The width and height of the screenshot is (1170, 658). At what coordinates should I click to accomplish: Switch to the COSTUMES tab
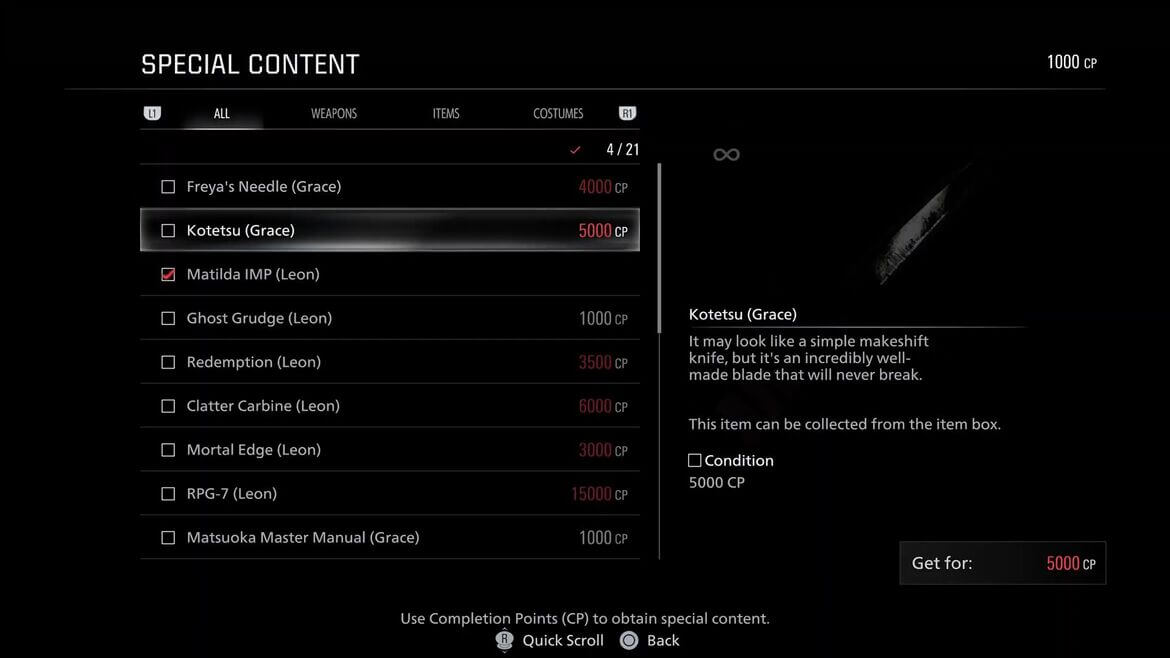coord(558,114)
